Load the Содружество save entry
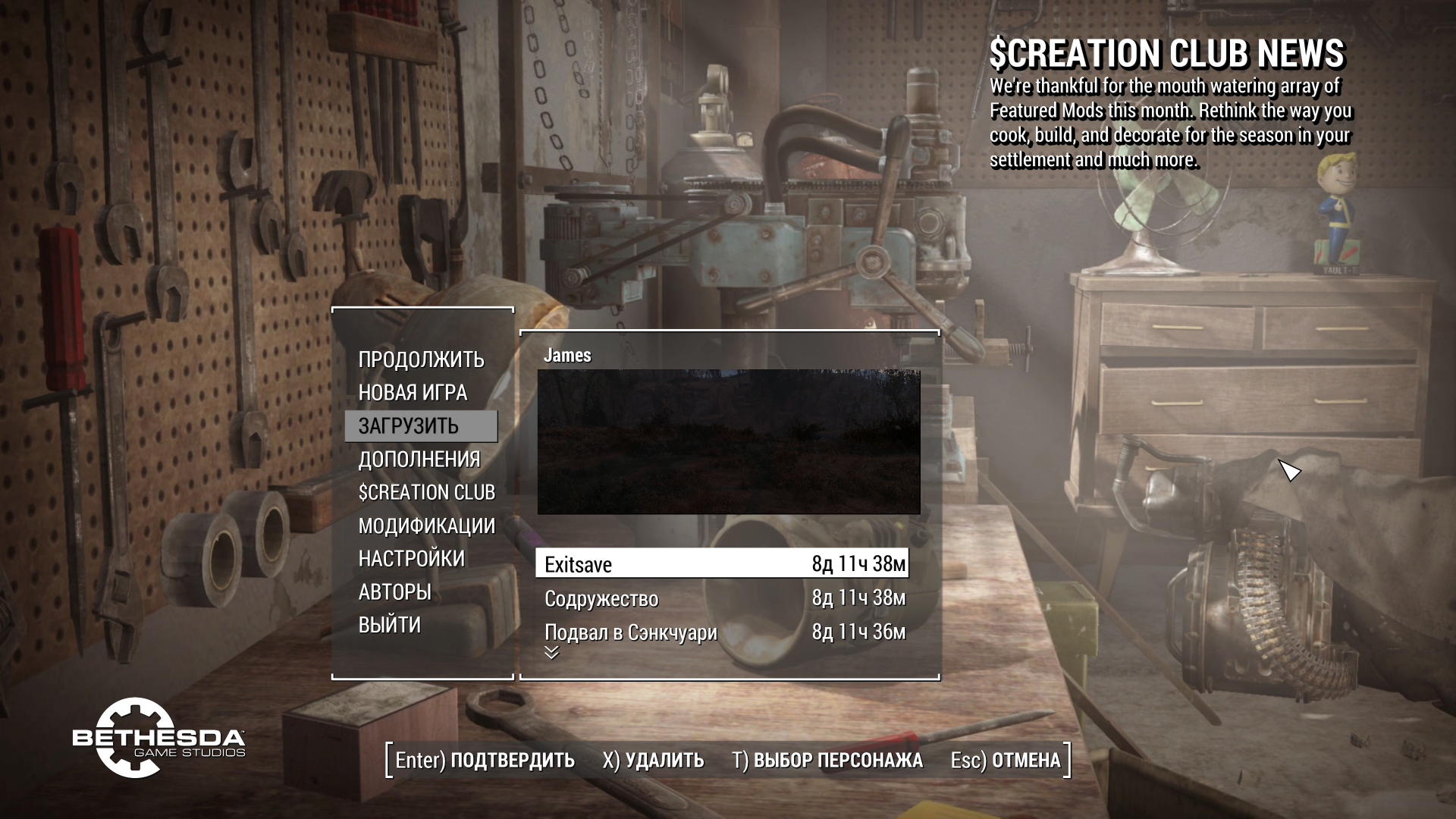 point(722,598)
